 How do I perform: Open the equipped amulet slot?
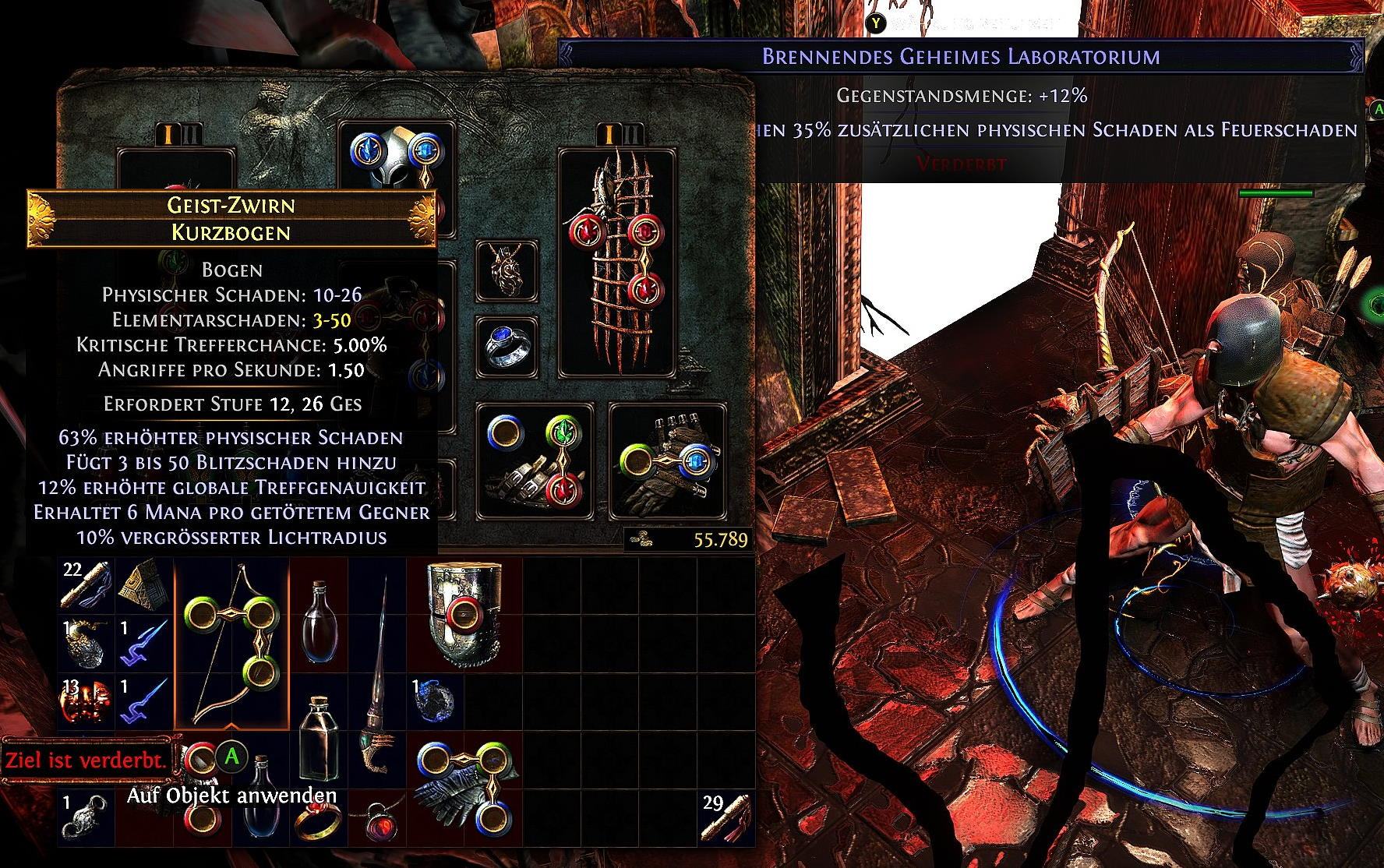point(507,270)
